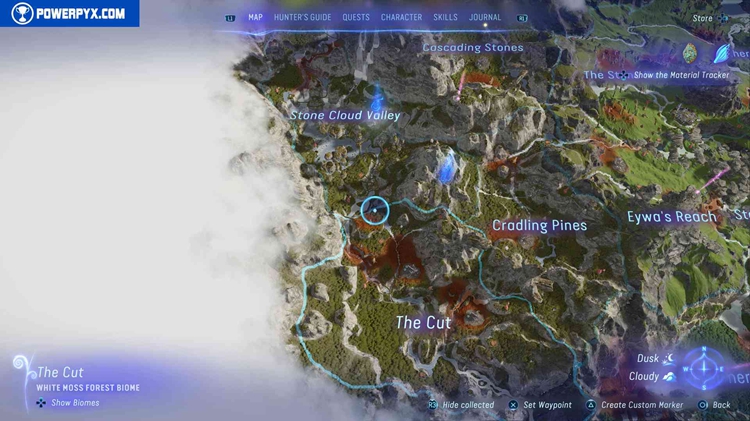Screen dimensions: 750x421
Task: Select the glowing blue marker above Cradling Pines
Action: (449, 165)
